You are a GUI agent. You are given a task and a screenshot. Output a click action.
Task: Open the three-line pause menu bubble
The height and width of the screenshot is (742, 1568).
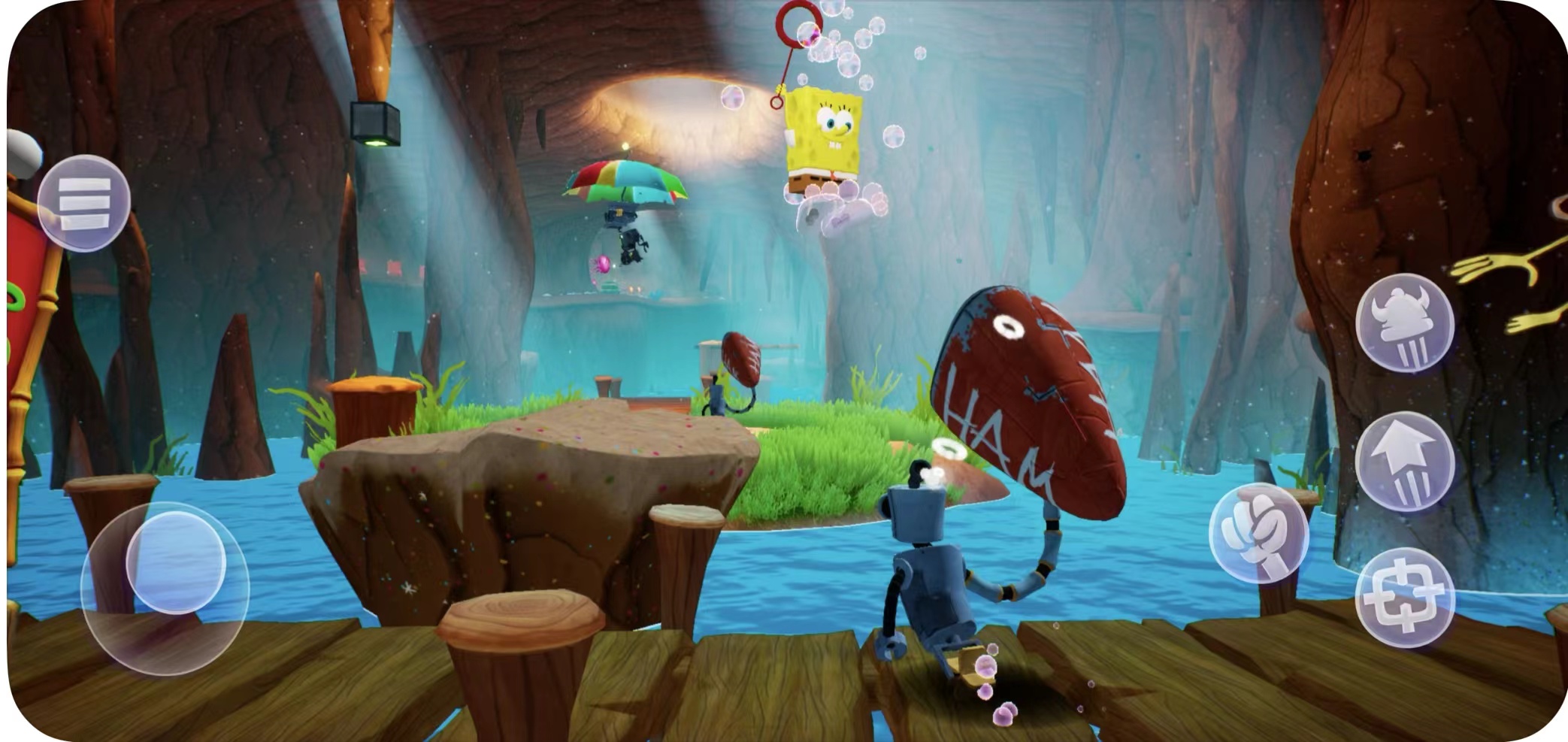(x=83, y=201)
